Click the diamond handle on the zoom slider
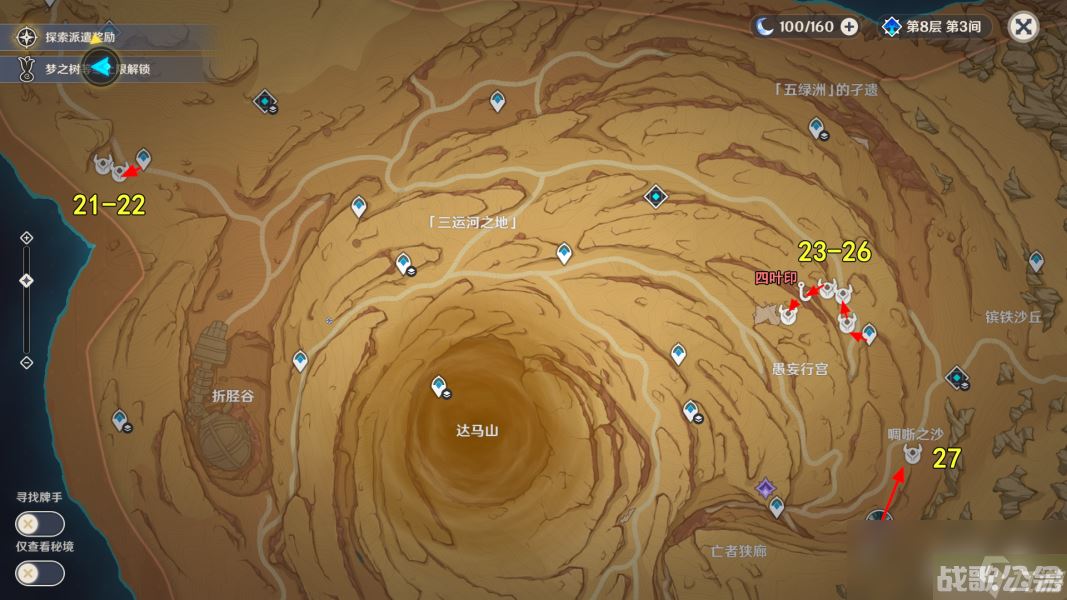The width and height of the screenshot is (1067, 600). (x=27, y=280)
